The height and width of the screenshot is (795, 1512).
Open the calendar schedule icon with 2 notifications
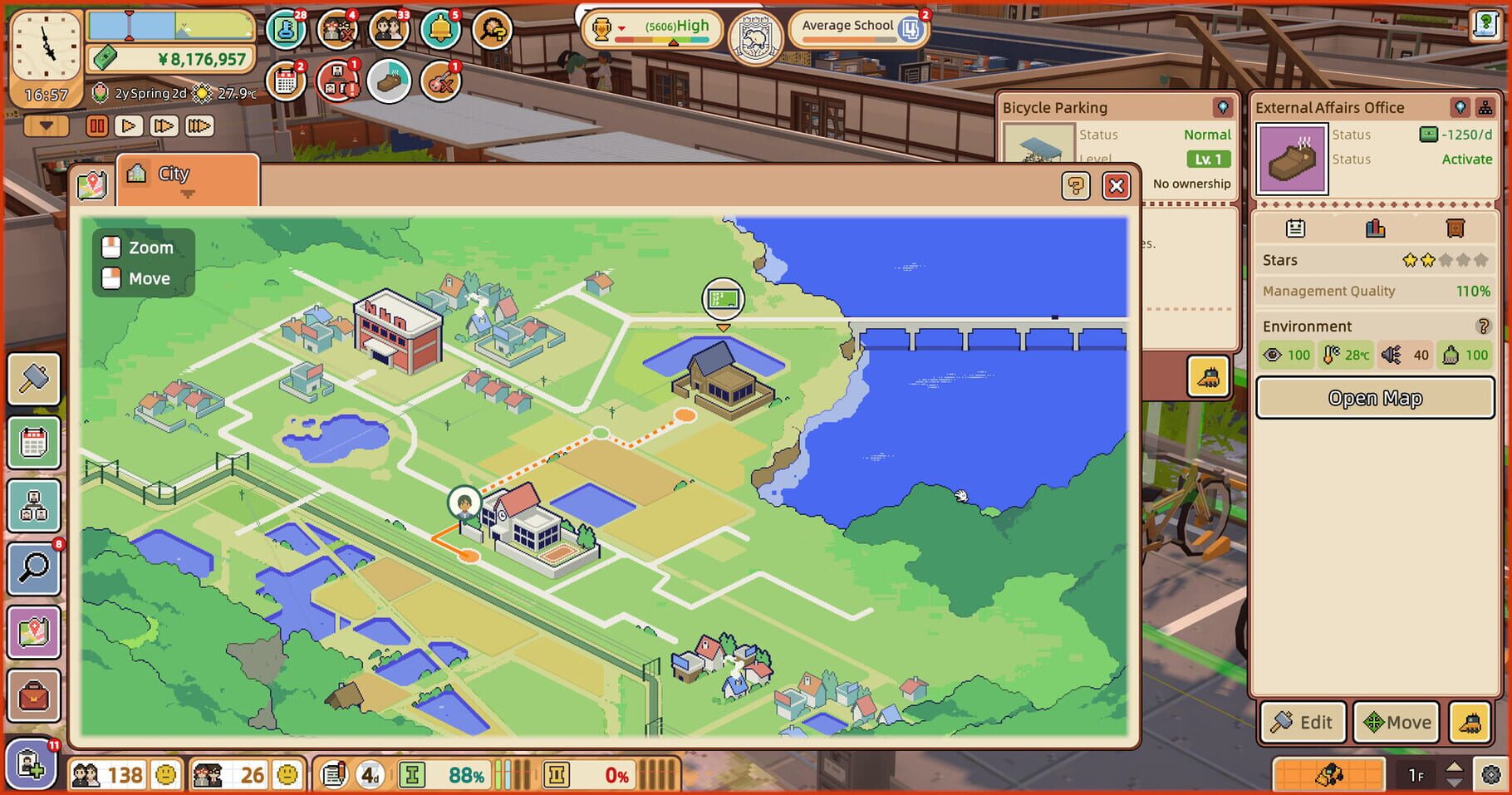287,81
